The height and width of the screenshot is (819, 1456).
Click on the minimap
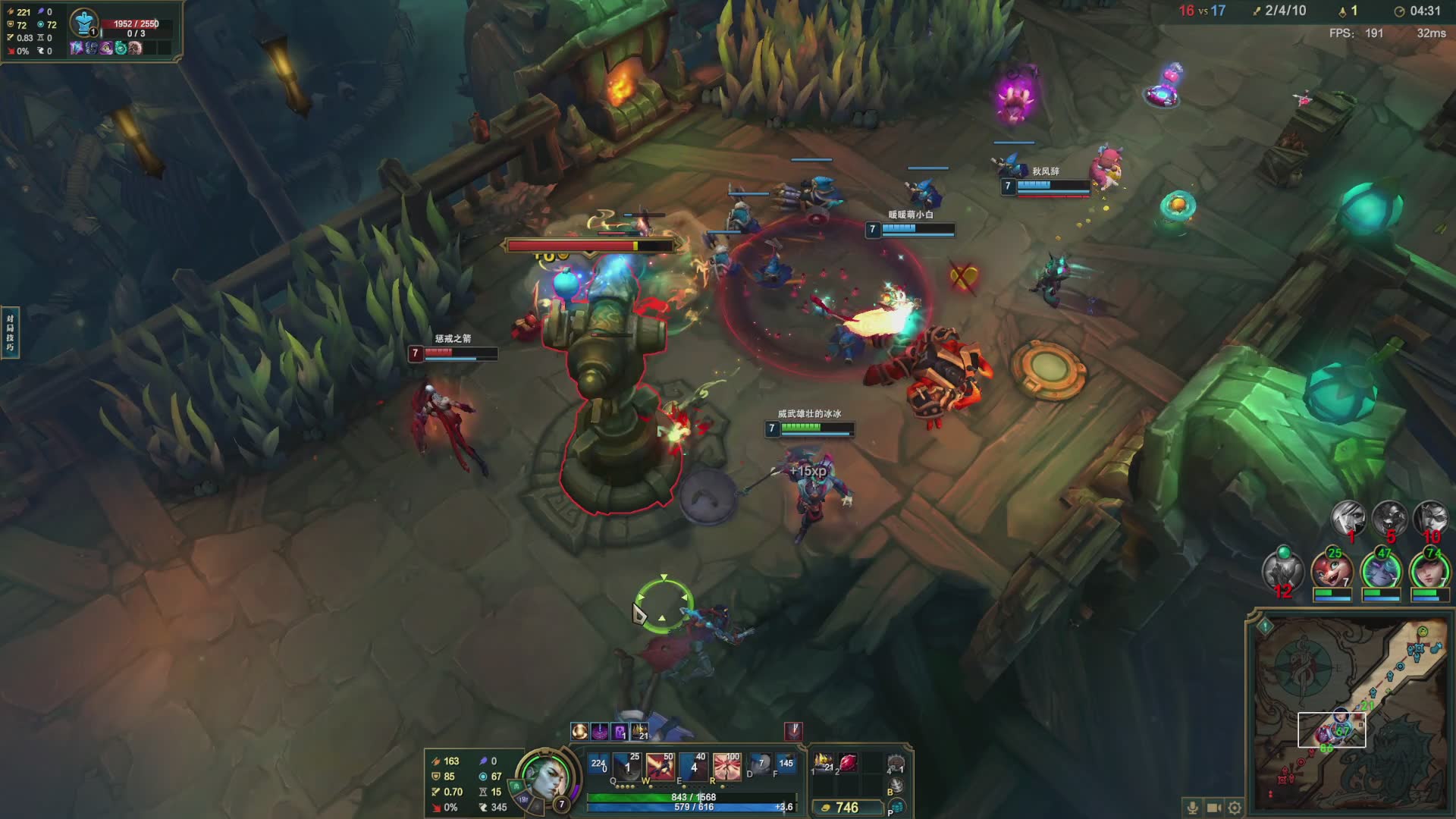pos(1349,713)
